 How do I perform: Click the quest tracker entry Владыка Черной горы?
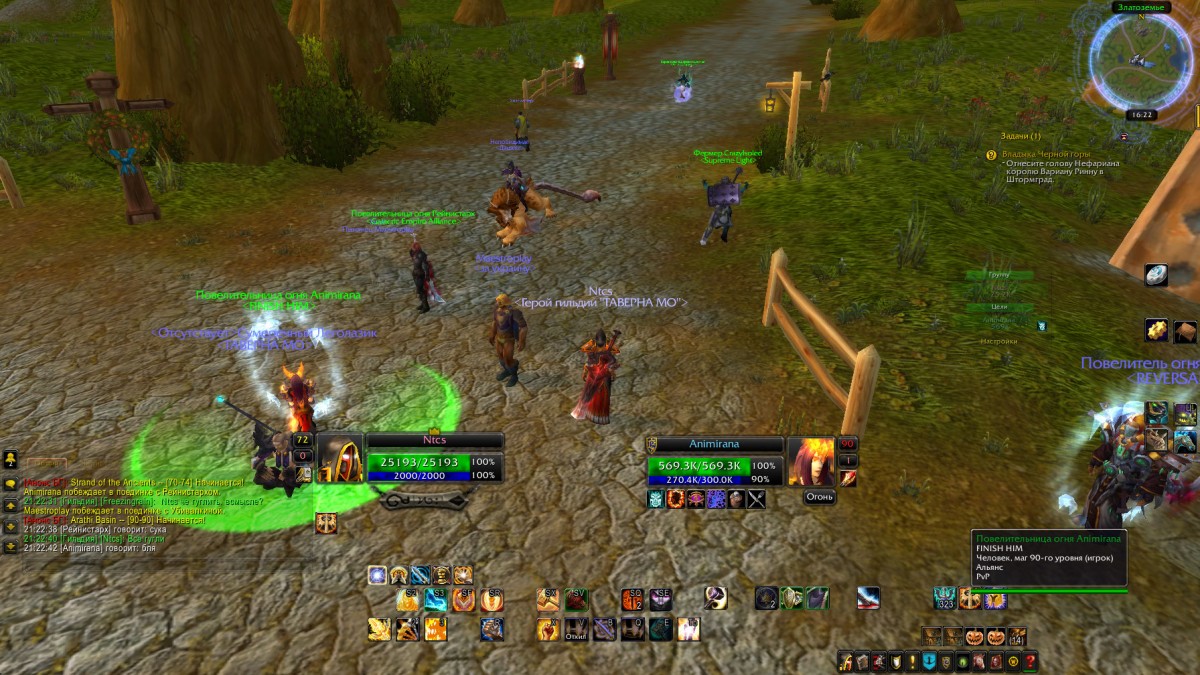[x=1045, y=154]
